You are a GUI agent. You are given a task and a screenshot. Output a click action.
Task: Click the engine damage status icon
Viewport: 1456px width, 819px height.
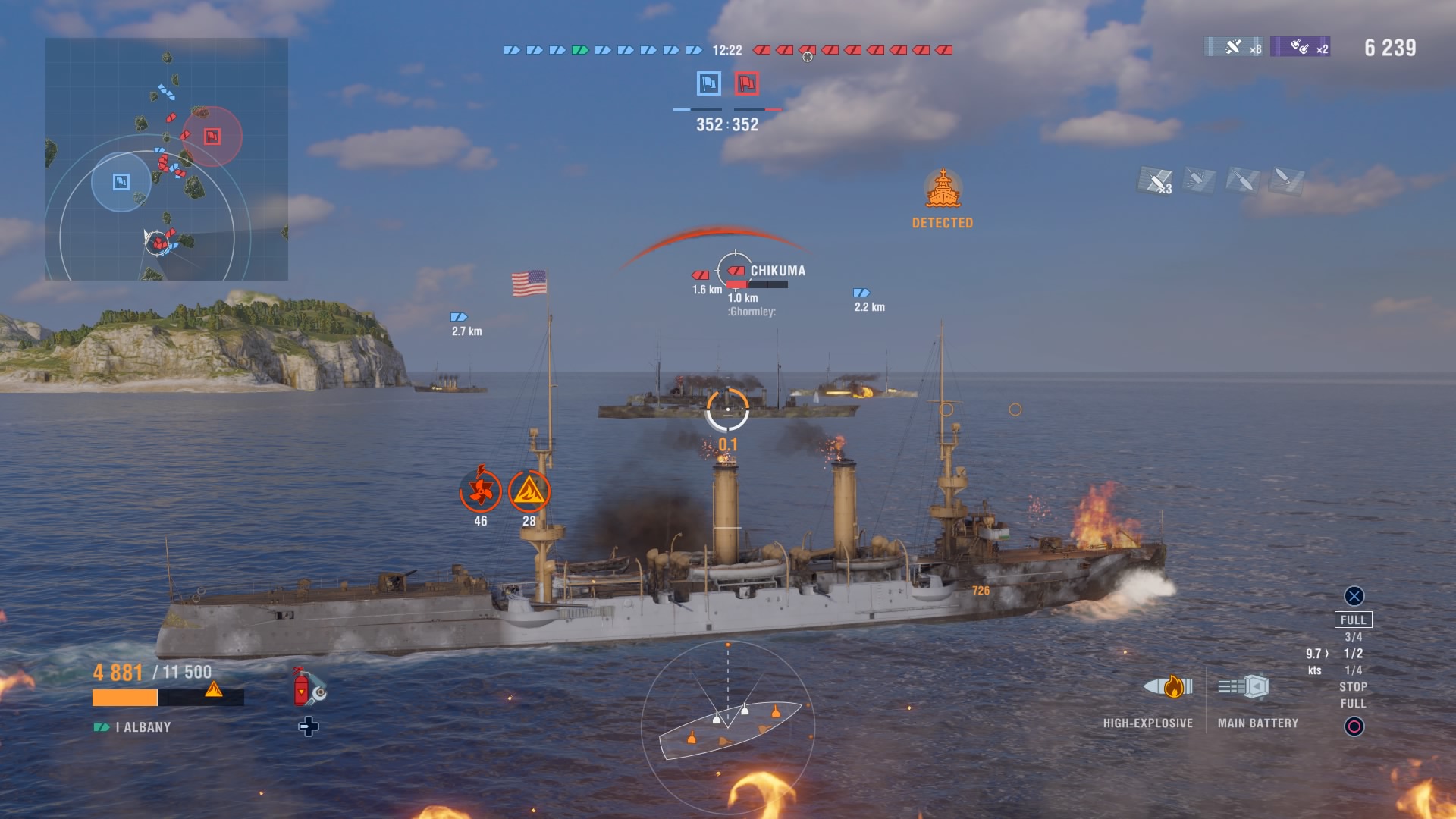pyautogui.click(x=481, y=491)
